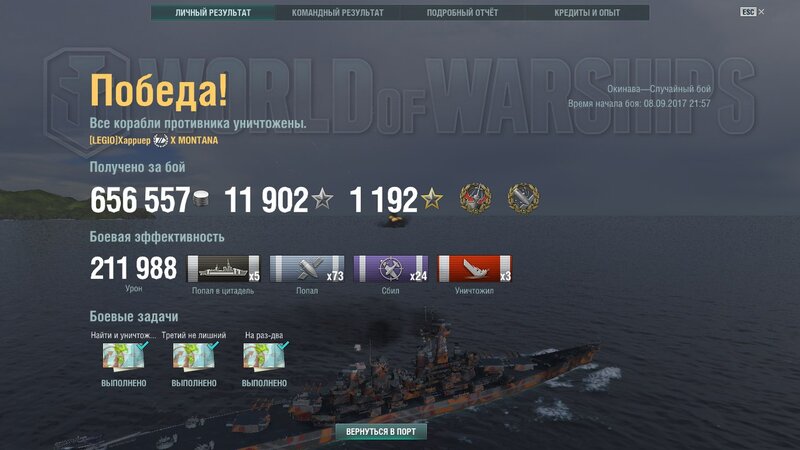Click the second achievement medal with grey emblem
Screen dimensions: 800x450
[x=523, y=198]
